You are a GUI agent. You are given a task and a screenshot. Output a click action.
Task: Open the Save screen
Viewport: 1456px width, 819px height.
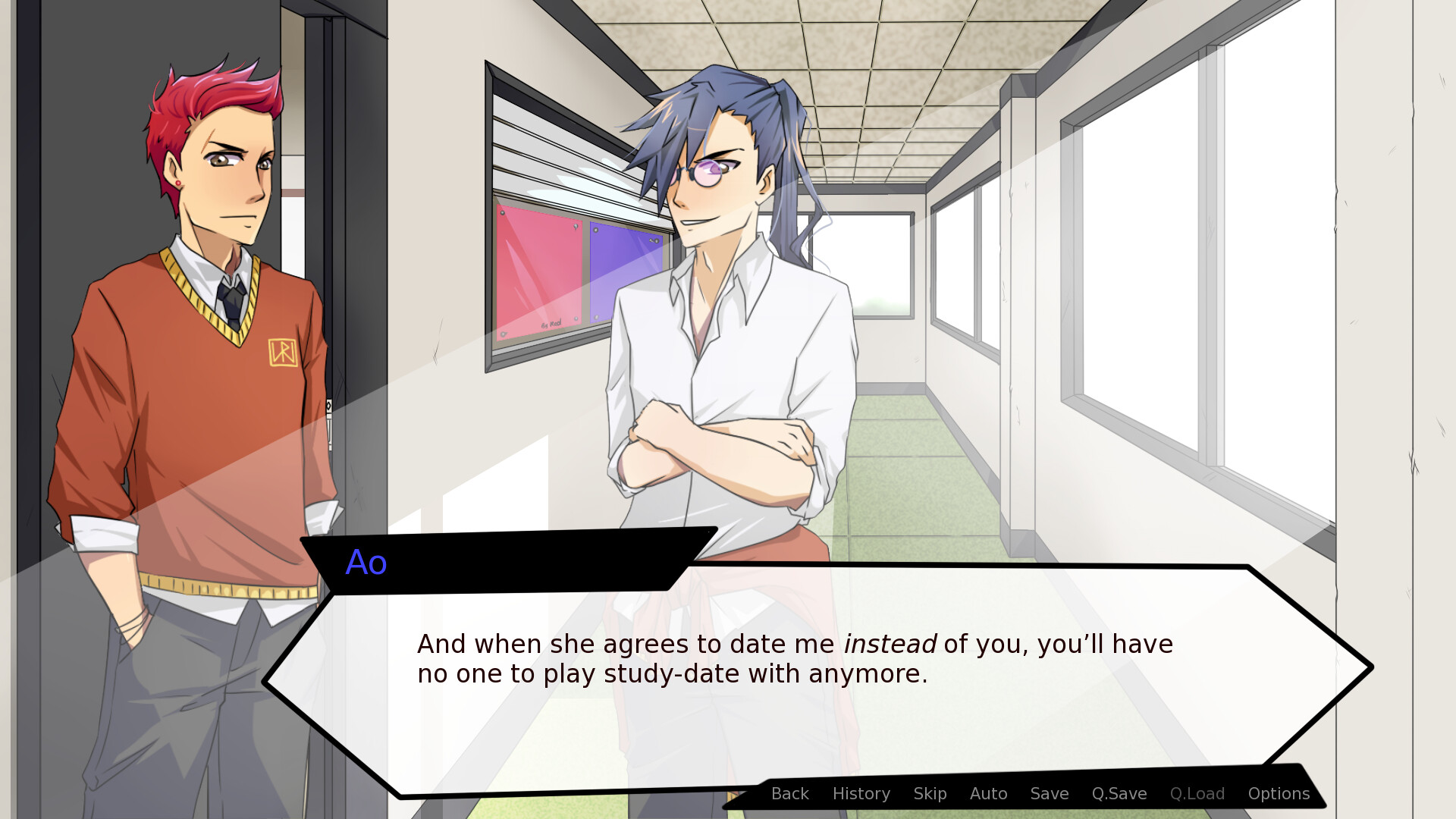(1048, 793)
